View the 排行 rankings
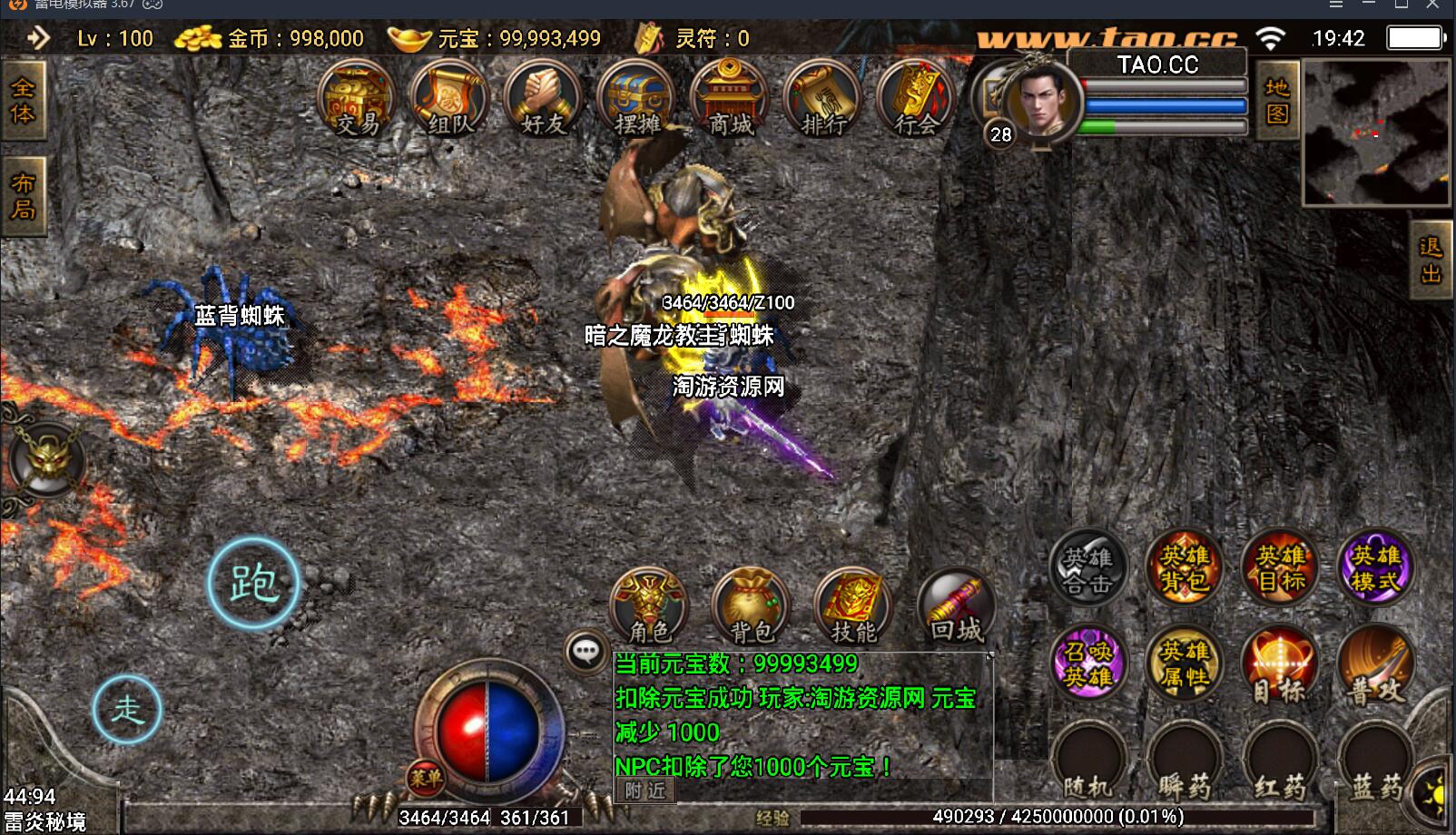Image resolution: width=1456 pixels, height=835 pixels. tap(823, 100)
